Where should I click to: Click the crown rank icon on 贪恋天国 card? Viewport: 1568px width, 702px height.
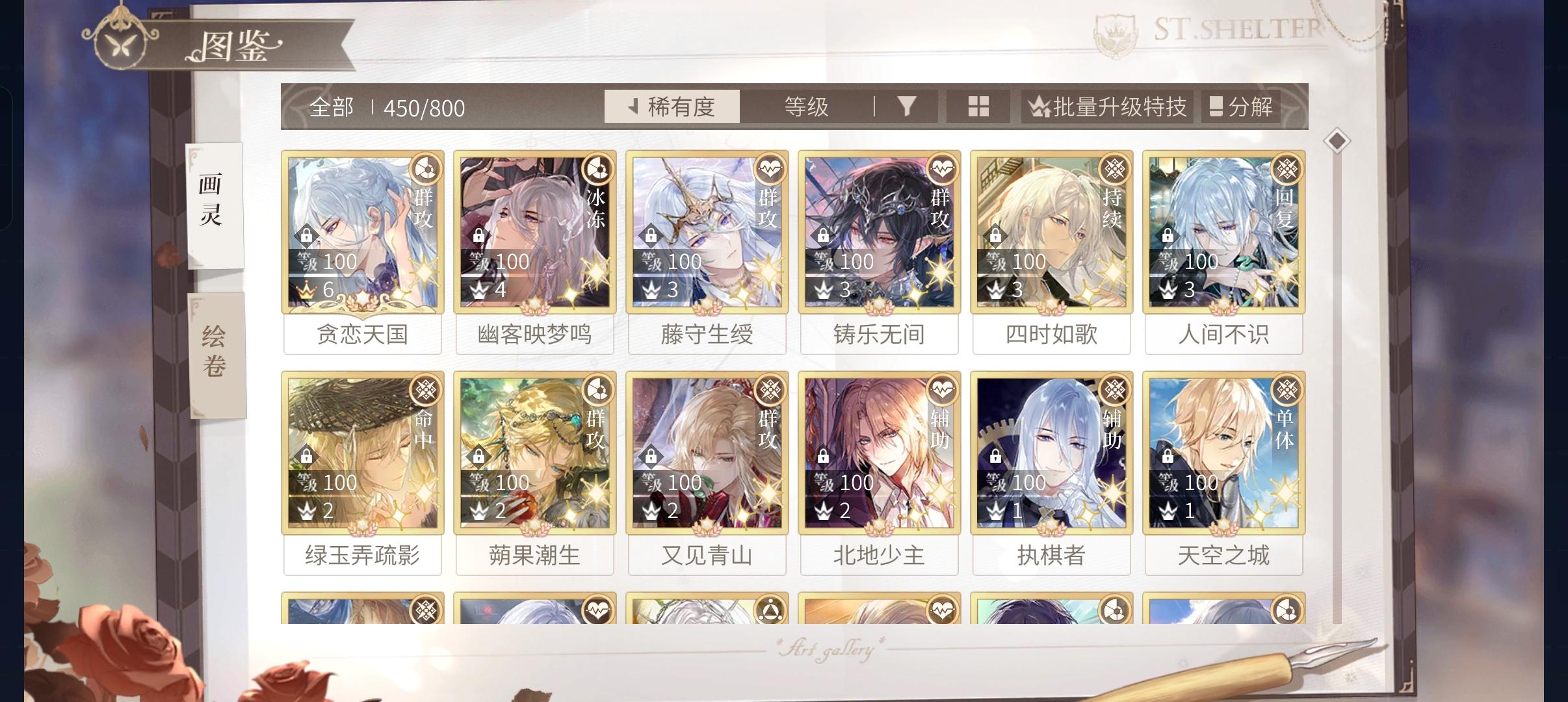click(307, 292)
